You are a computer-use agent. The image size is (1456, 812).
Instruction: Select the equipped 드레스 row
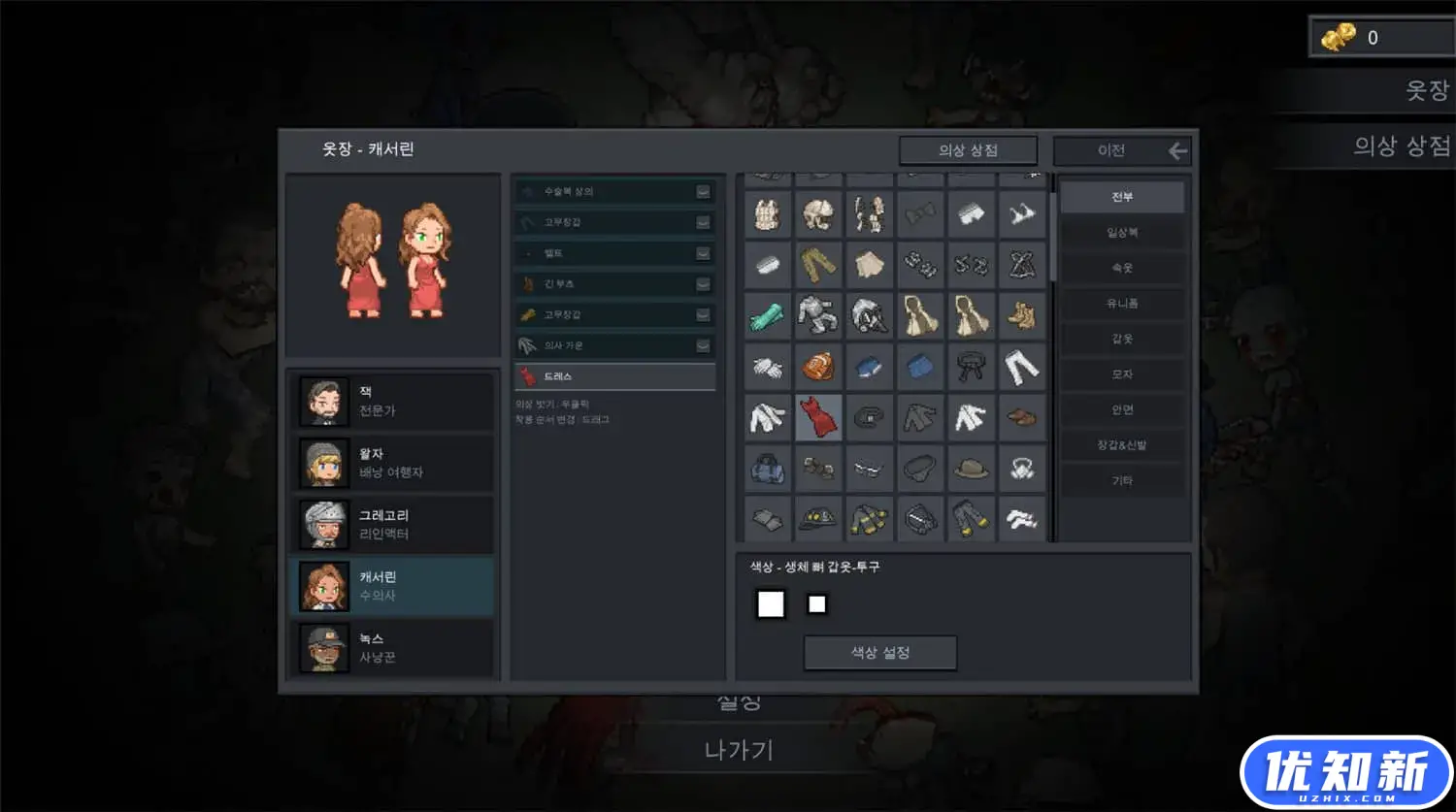614,376
